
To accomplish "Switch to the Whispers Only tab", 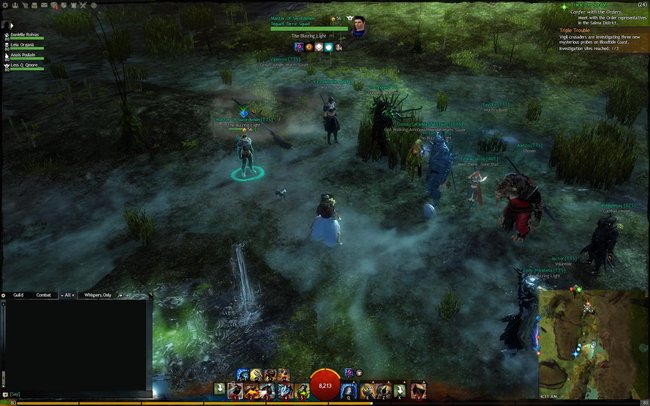I will pos(99,295).
